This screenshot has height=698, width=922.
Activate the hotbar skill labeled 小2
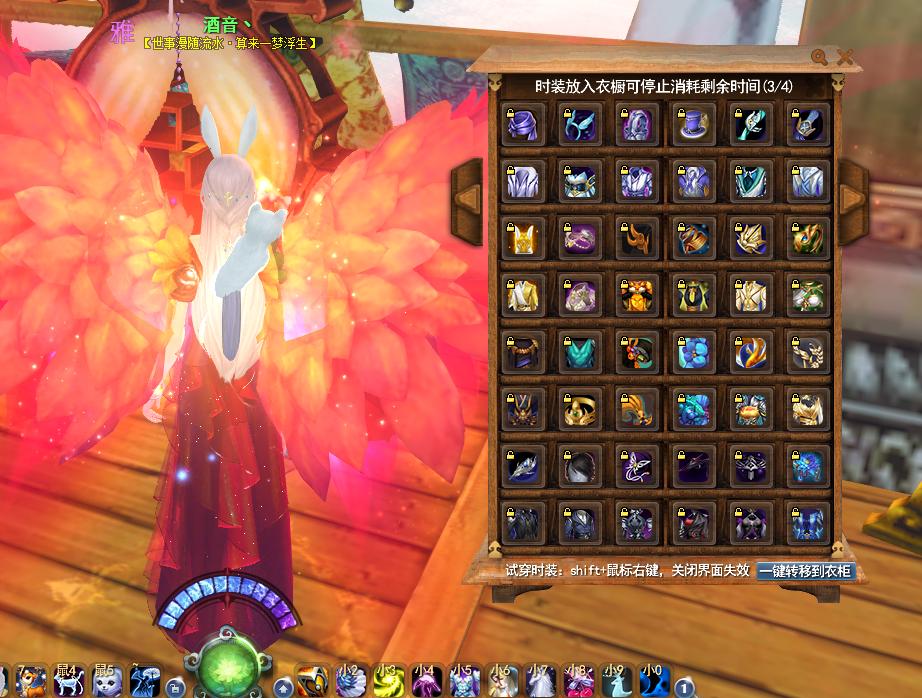(349, 682)
